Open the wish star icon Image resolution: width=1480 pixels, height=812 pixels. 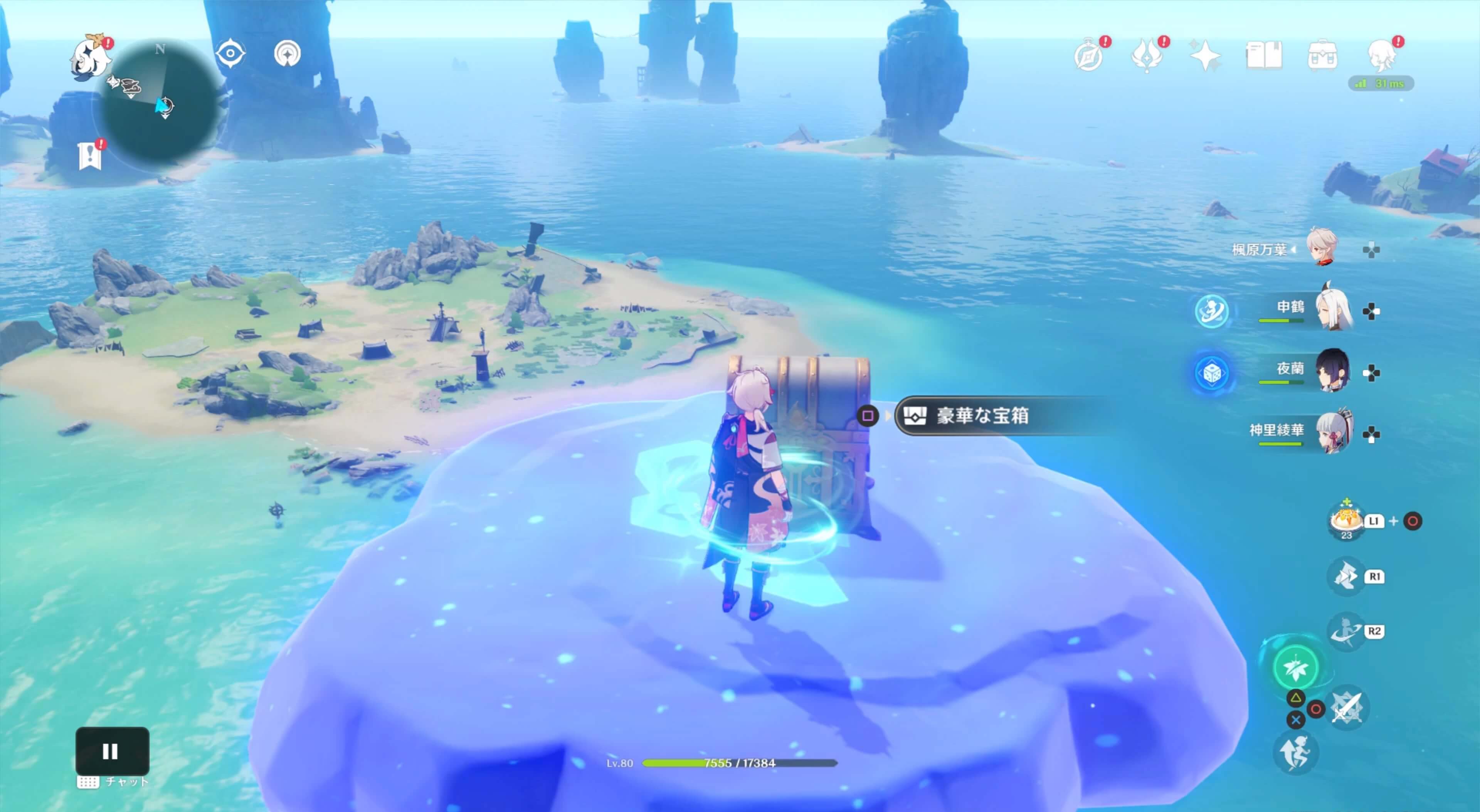(1205, 56)
